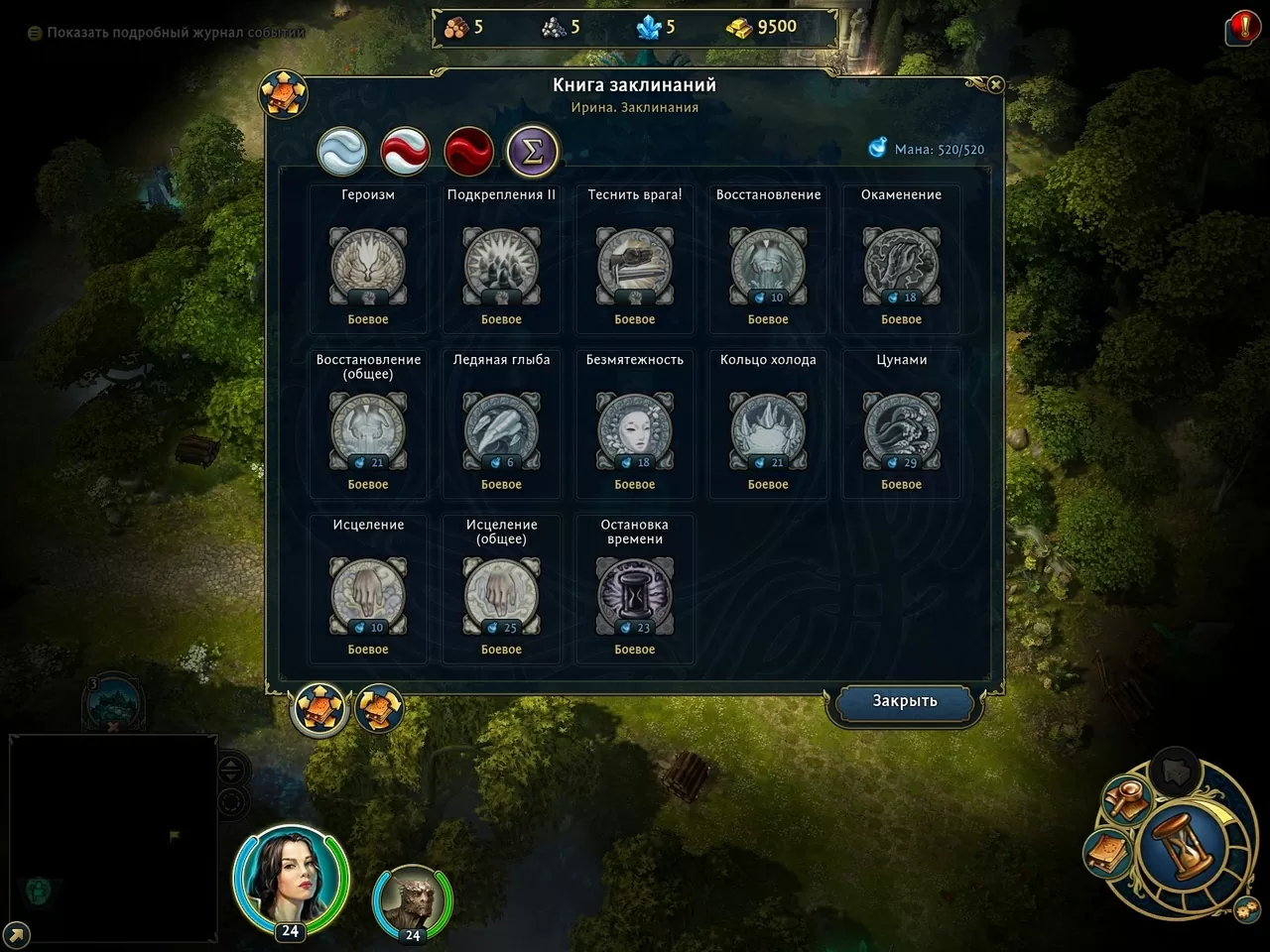
Task: Choose the Подкрепления II spell
Action: pos(501,266)
